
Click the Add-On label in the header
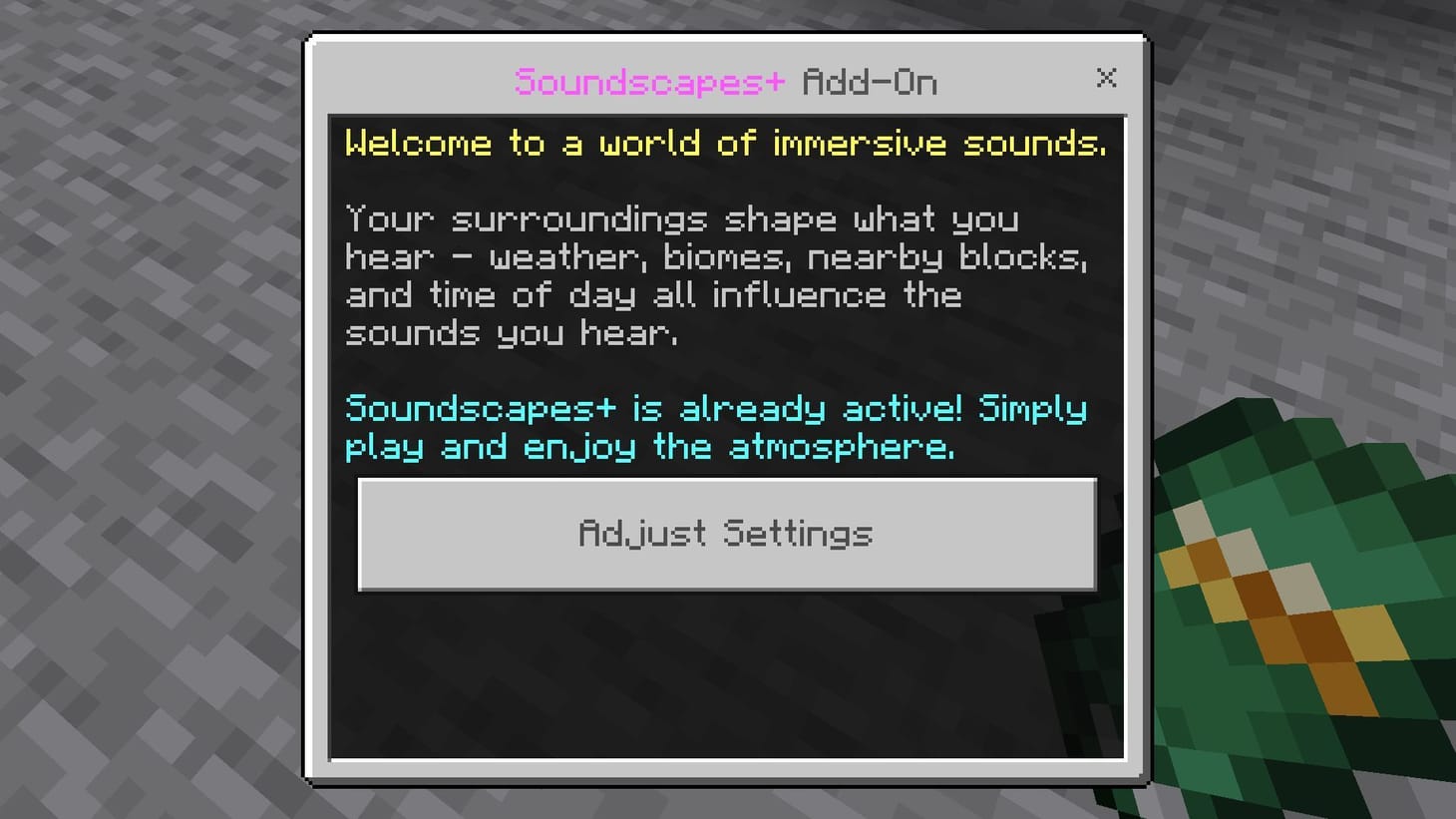point(870,82)
